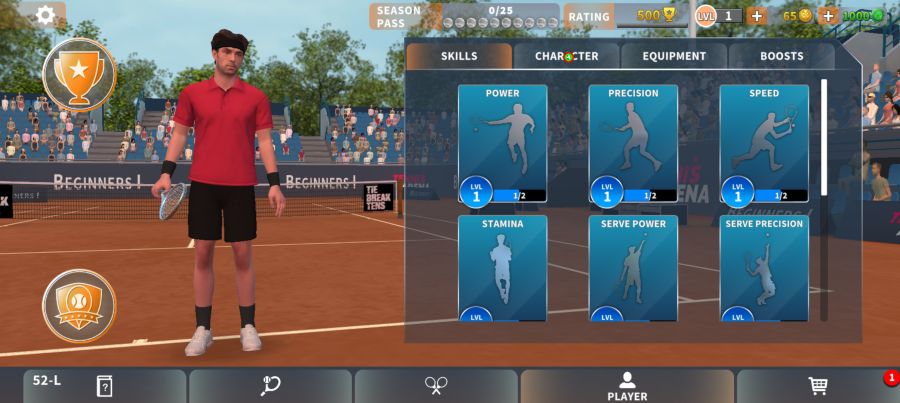Open the racket and ball bottom tab
Image resolution: width=900 pixels, height=403 pixels.
[270, 386]
